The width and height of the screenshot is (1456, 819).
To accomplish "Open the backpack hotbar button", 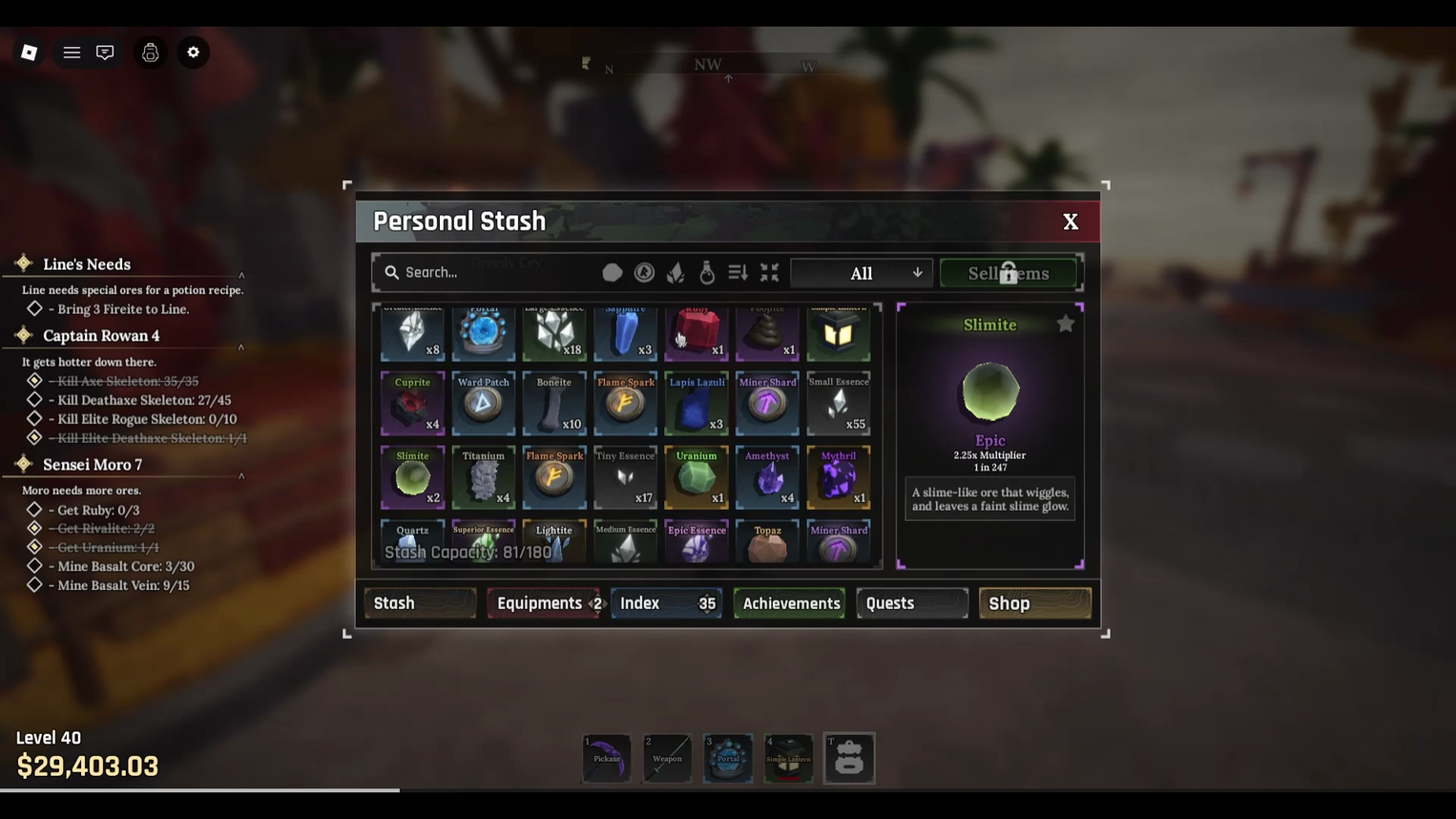I will tap(849, 759).
